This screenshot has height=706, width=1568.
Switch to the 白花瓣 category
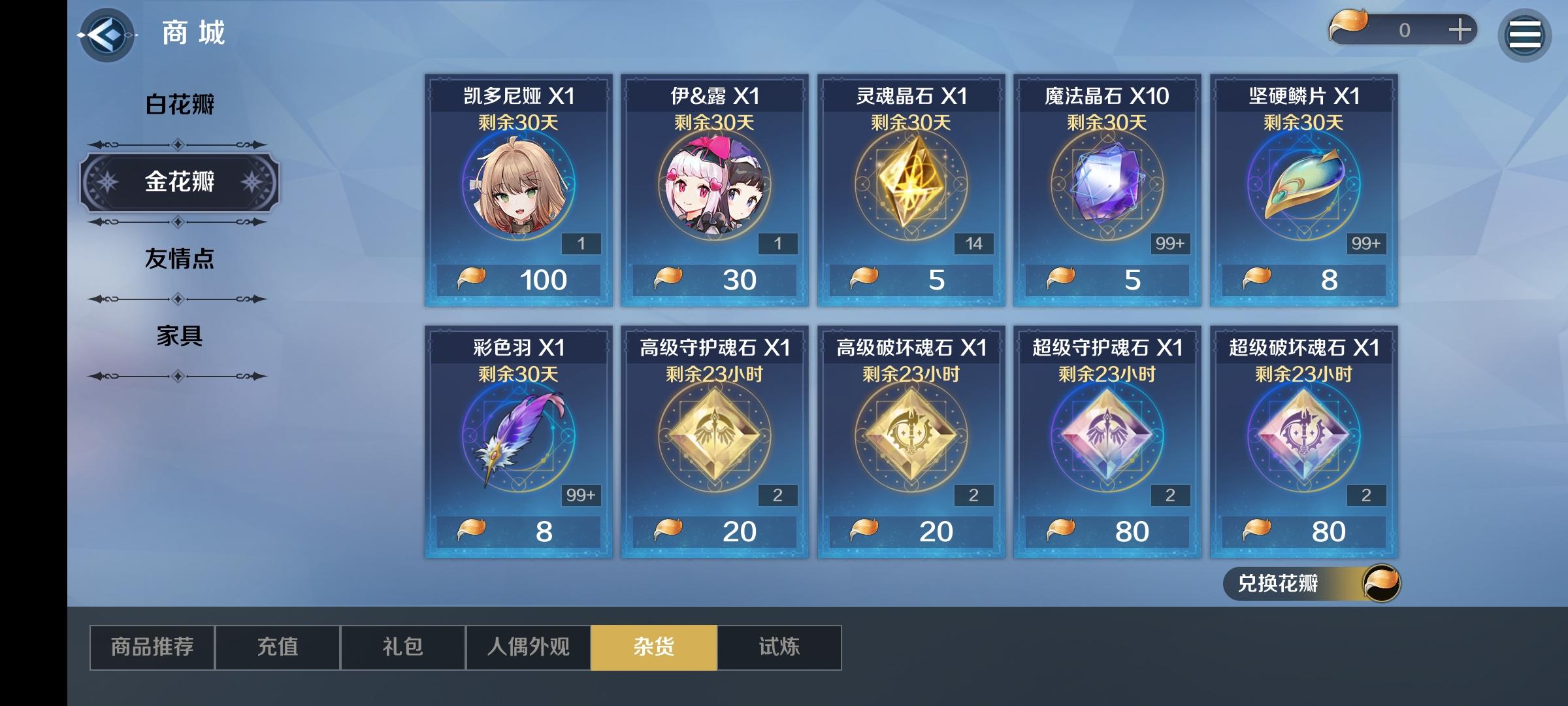[180, 103]
